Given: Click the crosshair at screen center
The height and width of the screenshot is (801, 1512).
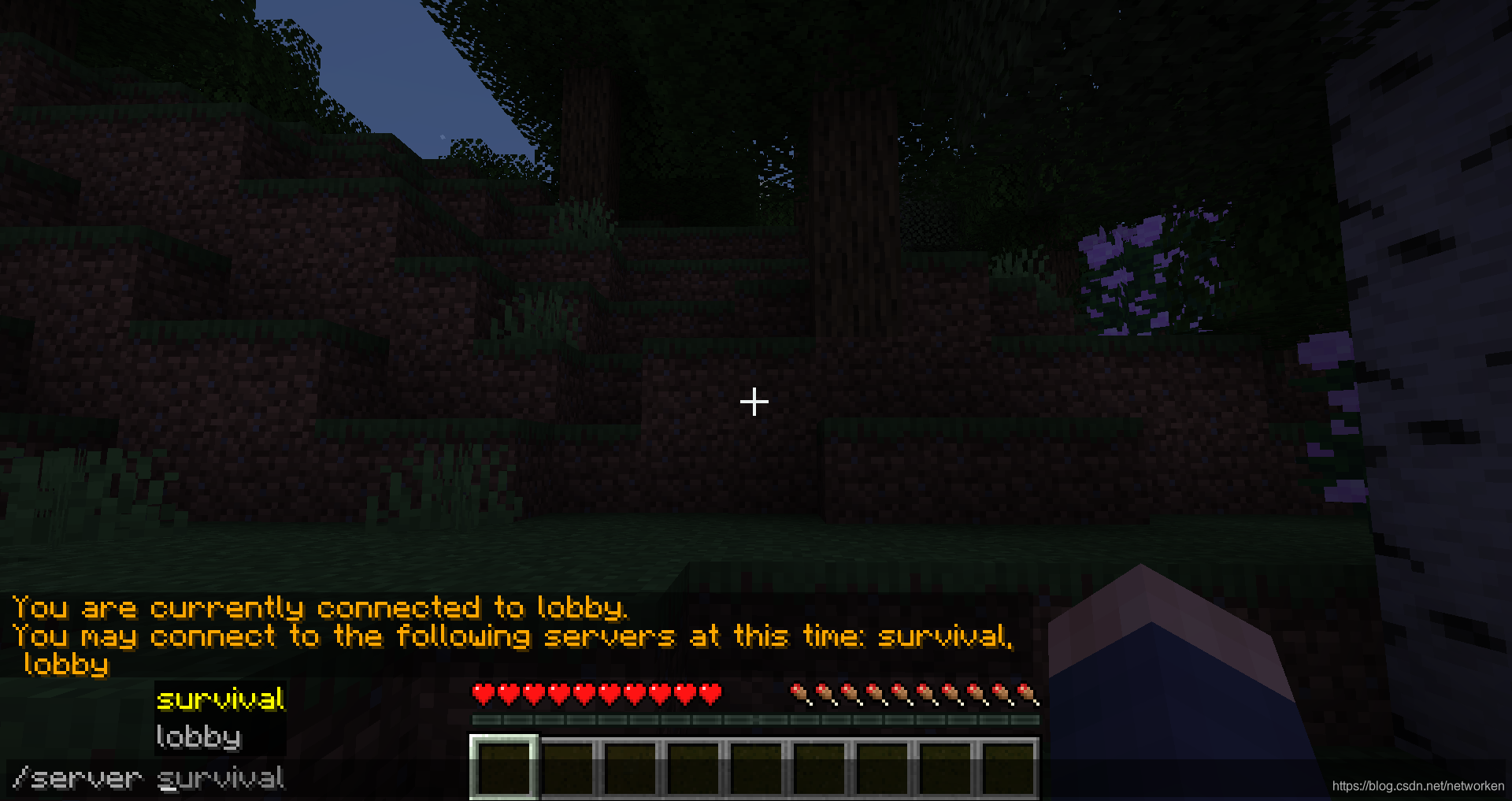Looking at the screenshot, I should pyautogui.click(x=754, y=402).
